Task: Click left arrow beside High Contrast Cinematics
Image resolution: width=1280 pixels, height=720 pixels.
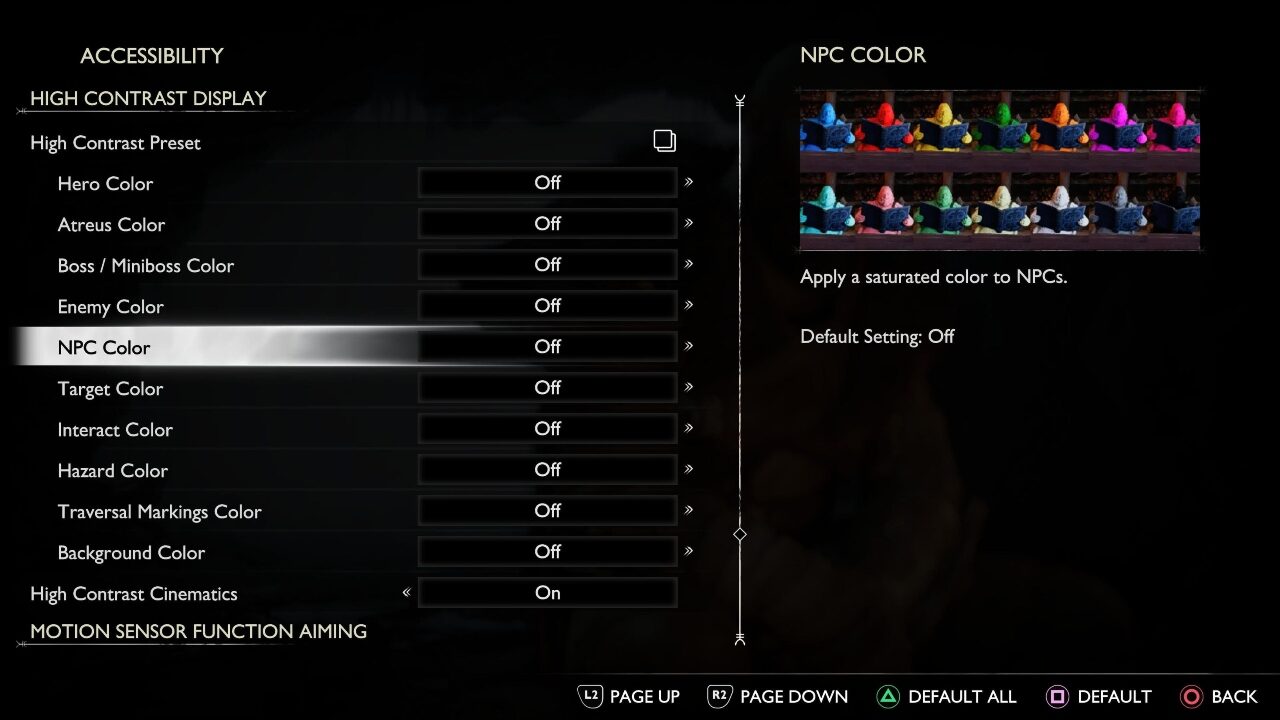Action: click(406, 593)
